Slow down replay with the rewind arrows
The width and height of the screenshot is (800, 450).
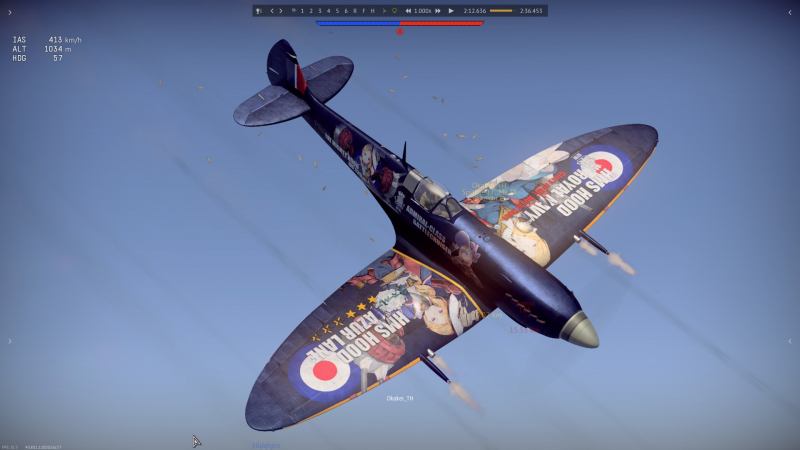[408, 11]
